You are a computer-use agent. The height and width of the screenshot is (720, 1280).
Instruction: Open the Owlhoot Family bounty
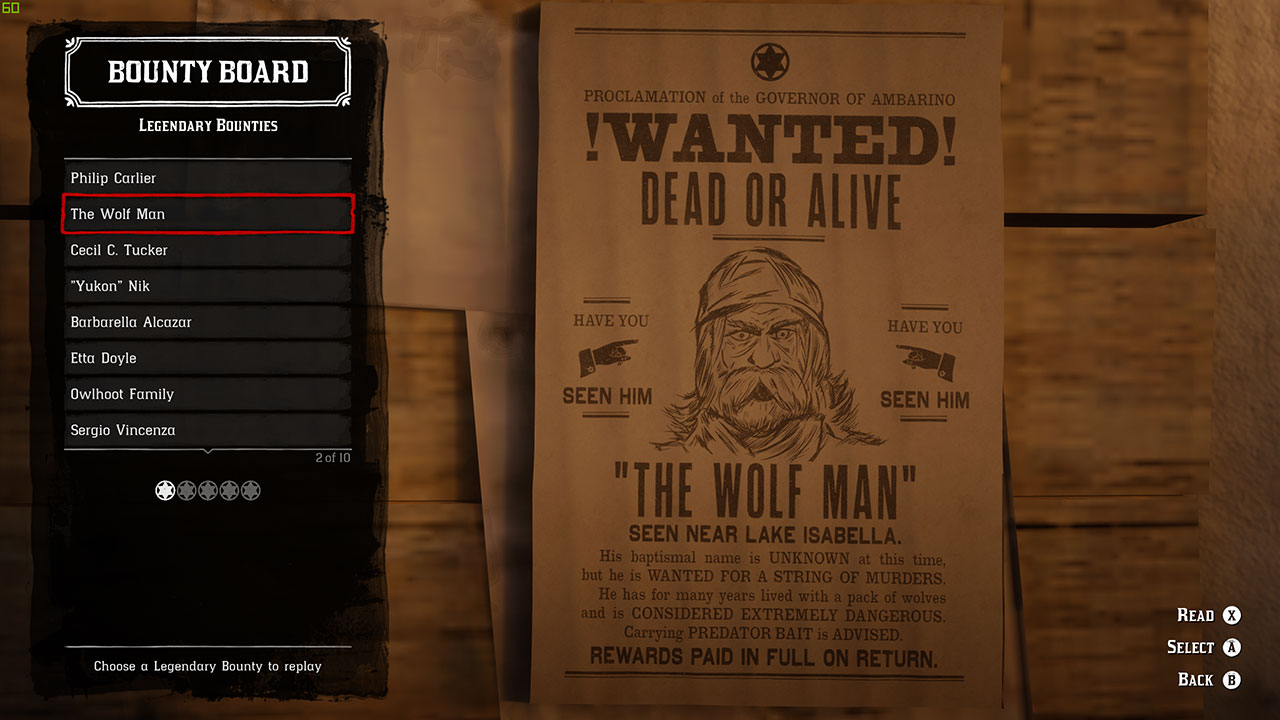[x=207, y=394]
